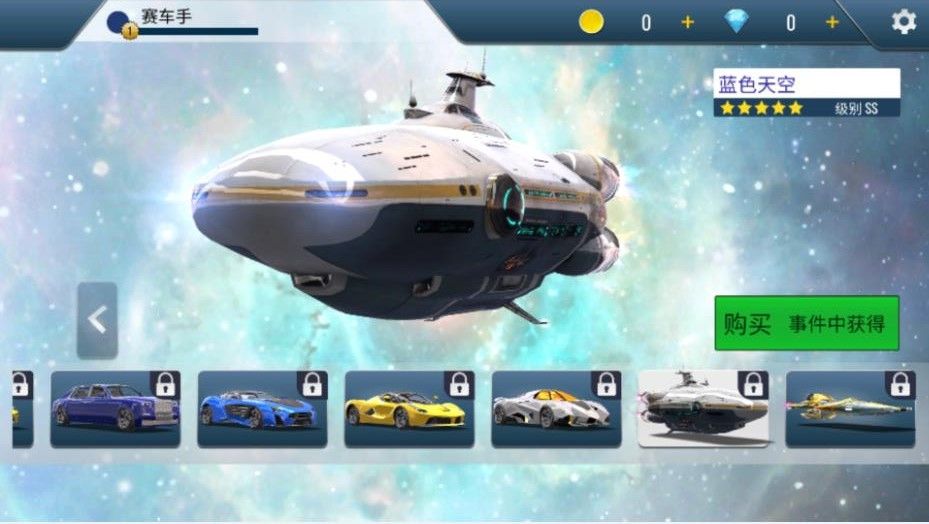Go back with the left arrow button
The height and width of the screenshot is (524, 929).
click(97, 320)
